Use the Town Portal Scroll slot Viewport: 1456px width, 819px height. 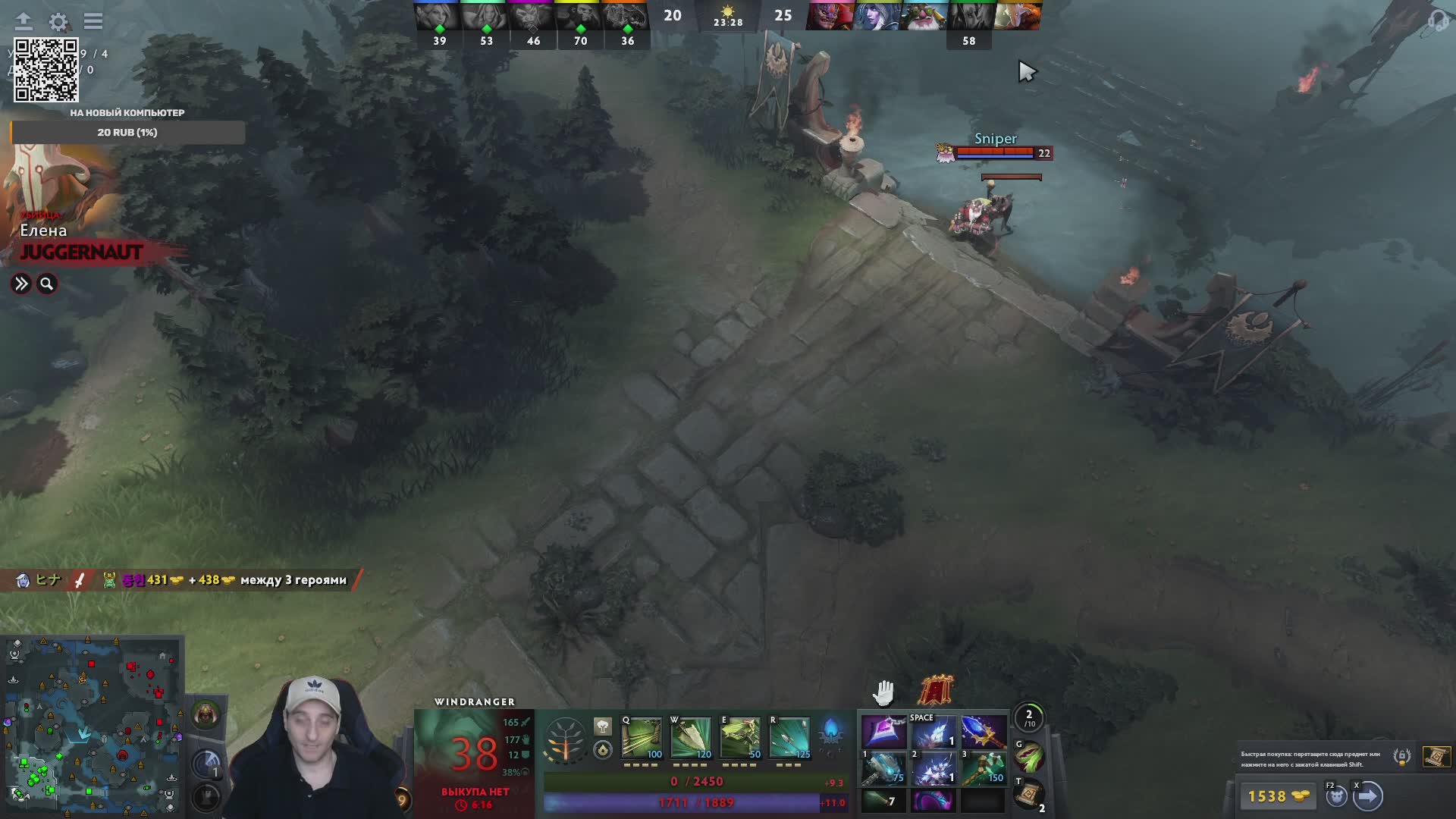1029,795
